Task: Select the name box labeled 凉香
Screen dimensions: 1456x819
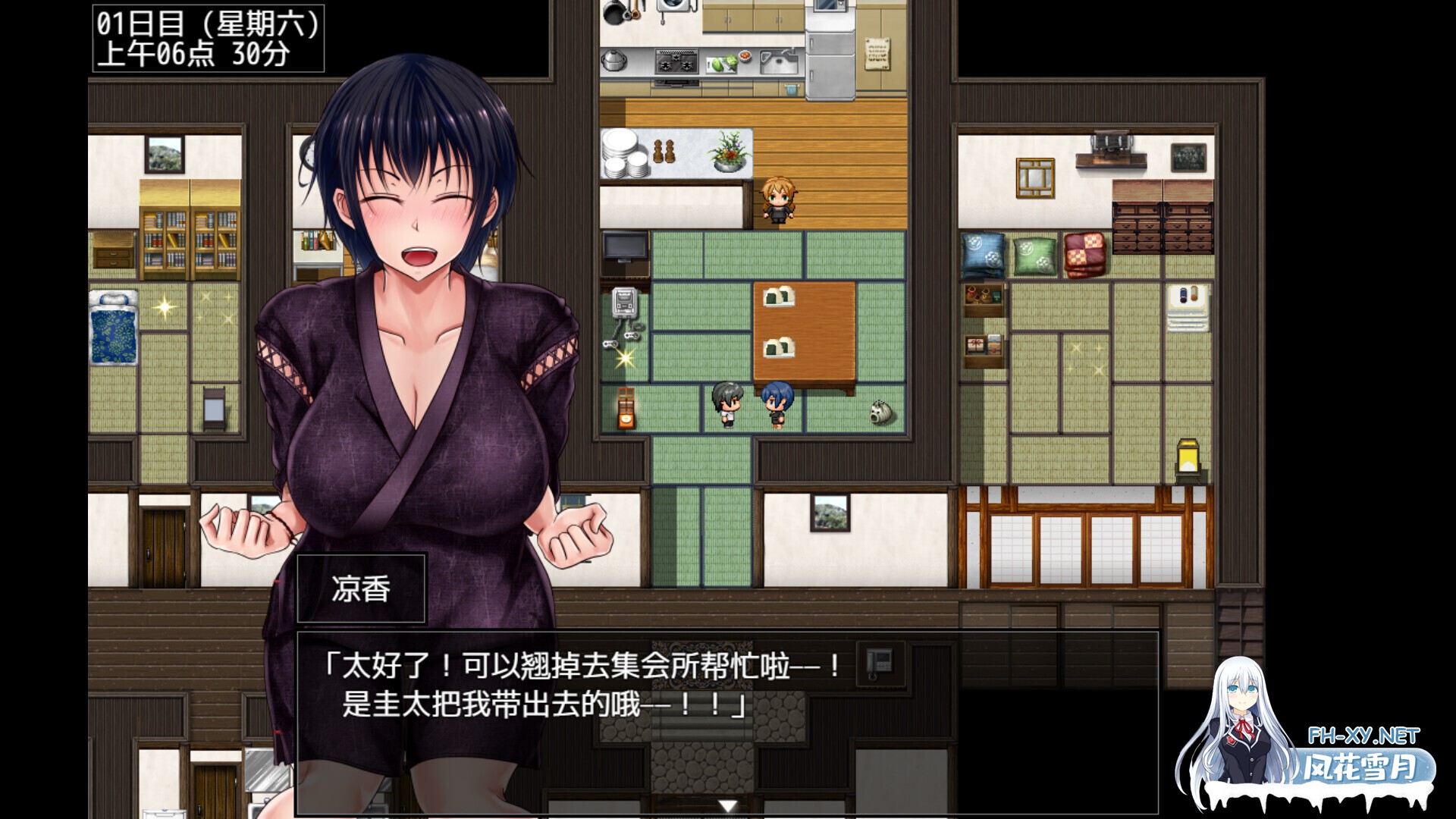Action: click(360, 588)
